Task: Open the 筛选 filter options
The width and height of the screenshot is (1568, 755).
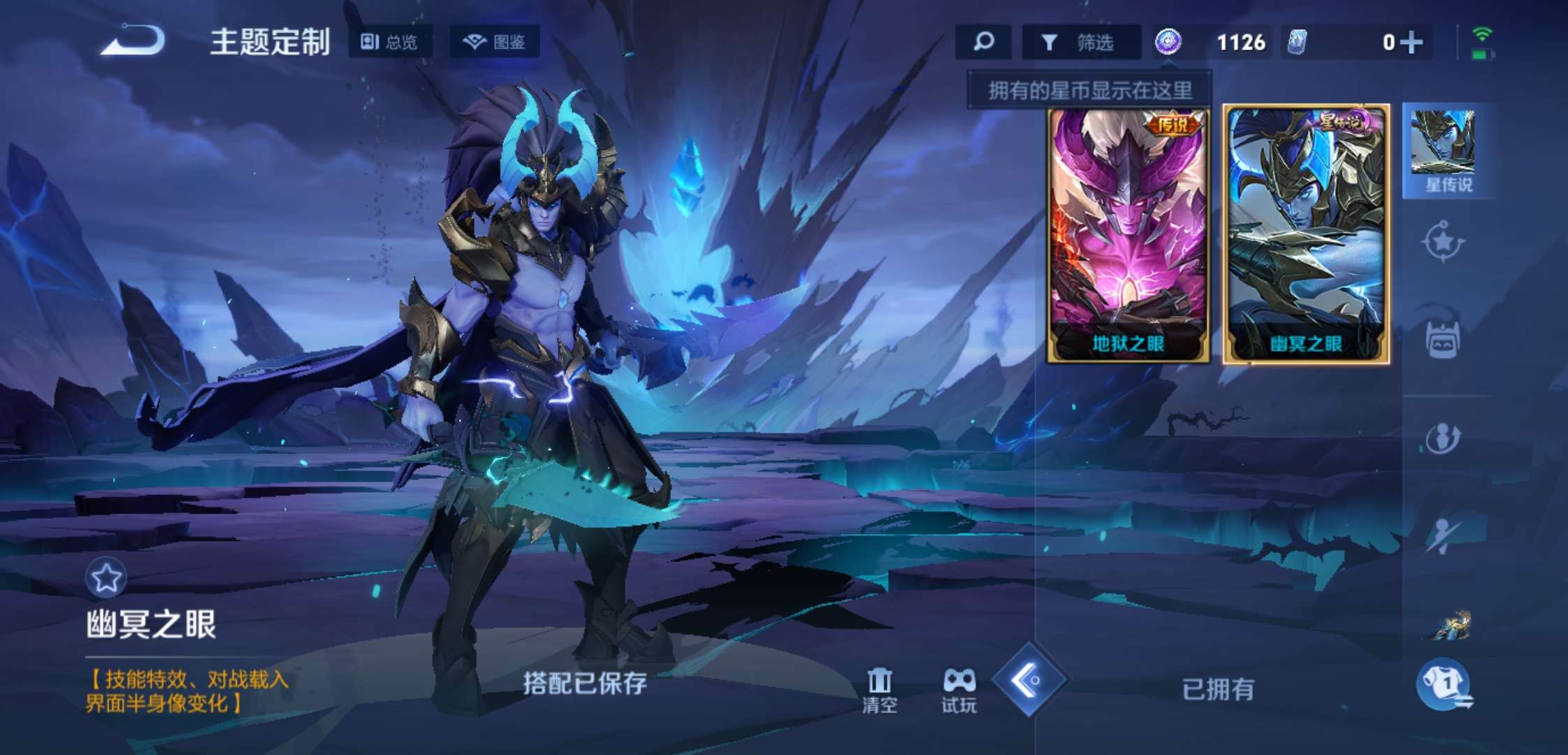Action: [1080, 43]
